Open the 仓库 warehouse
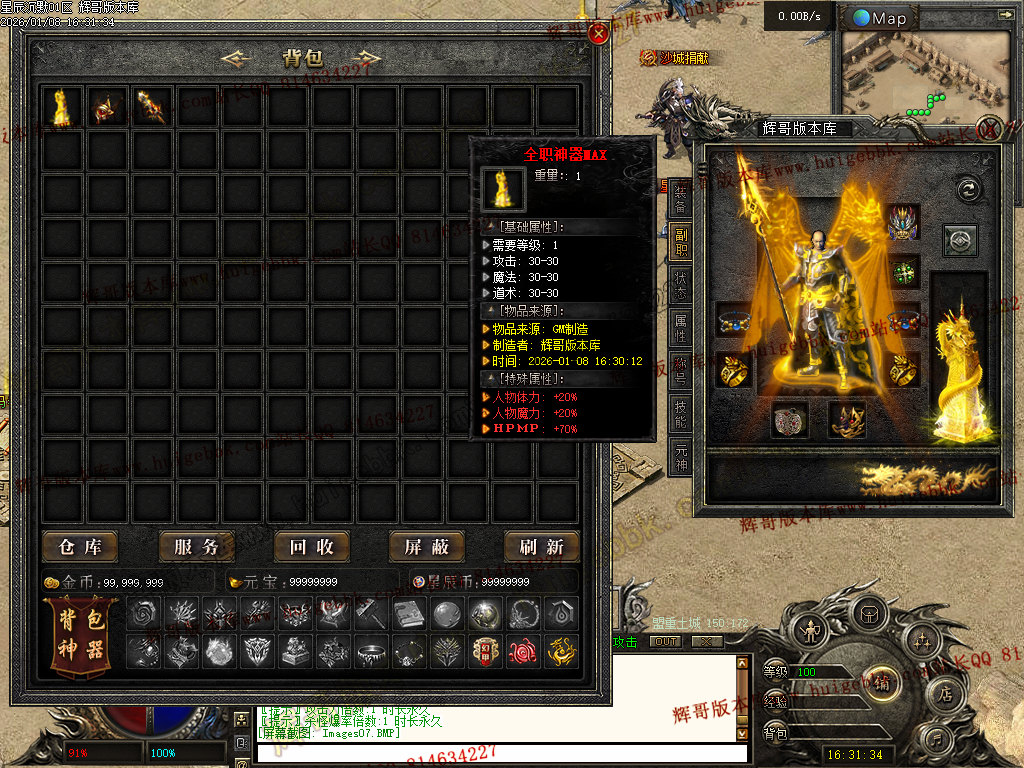Screen dimensions: 1024x768 pyautogui.click(x=81, y=547)
